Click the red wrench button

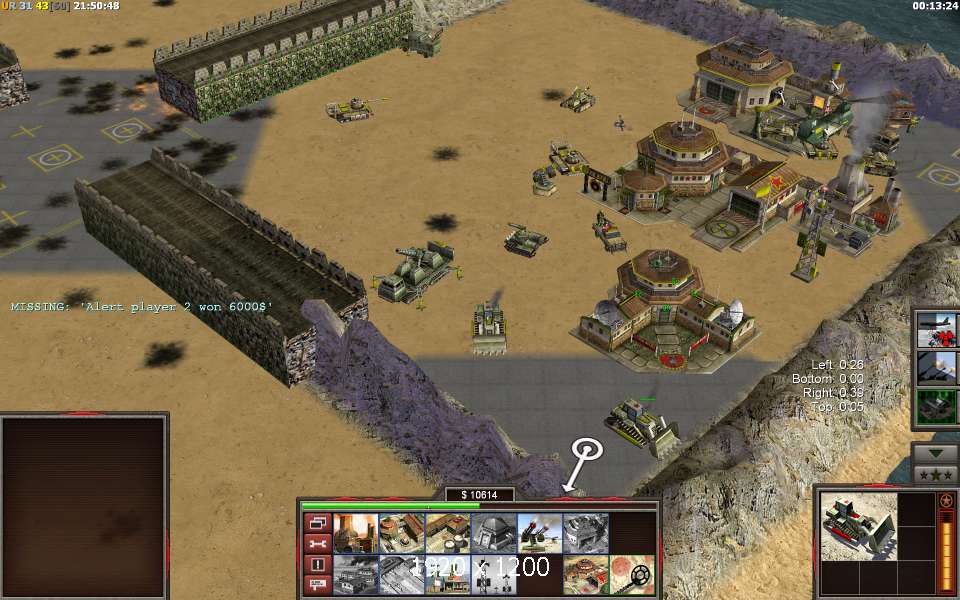point(317,543)
